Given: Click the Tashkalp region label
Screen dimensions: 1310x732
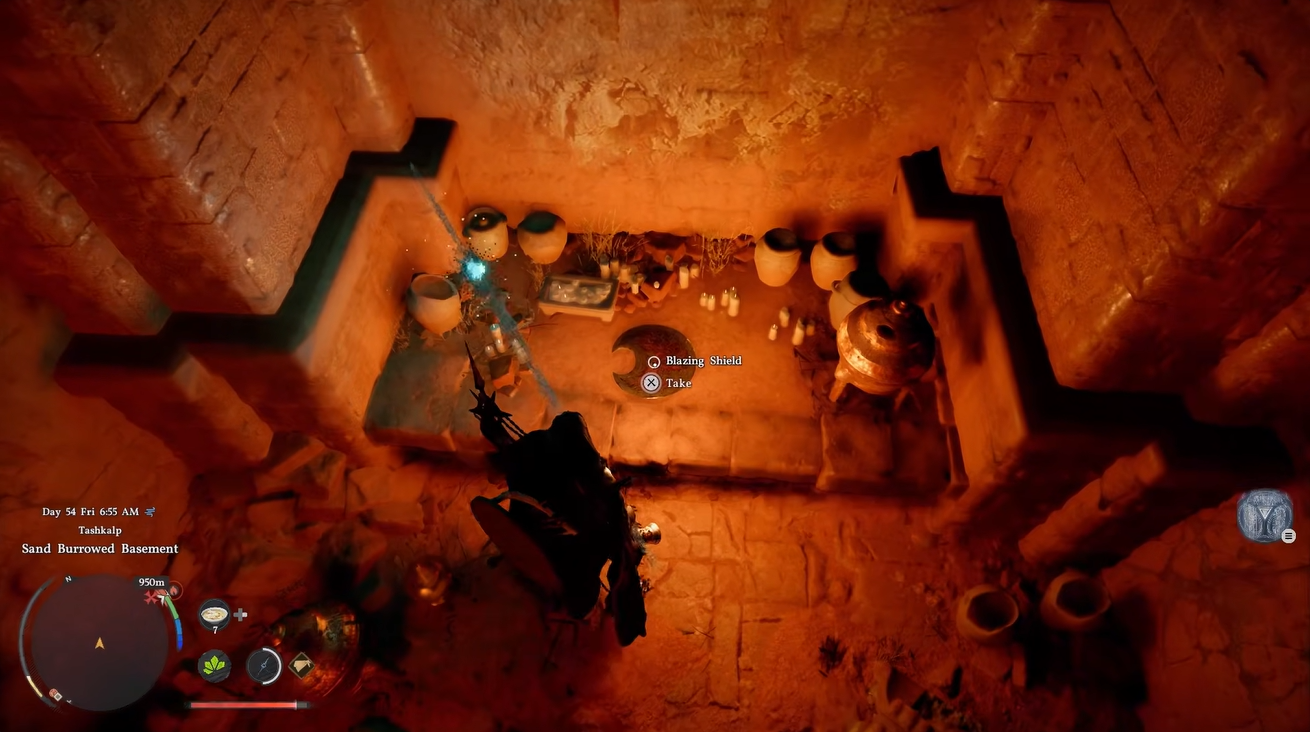Looking at the screenshot, I should tap(99, 529).
